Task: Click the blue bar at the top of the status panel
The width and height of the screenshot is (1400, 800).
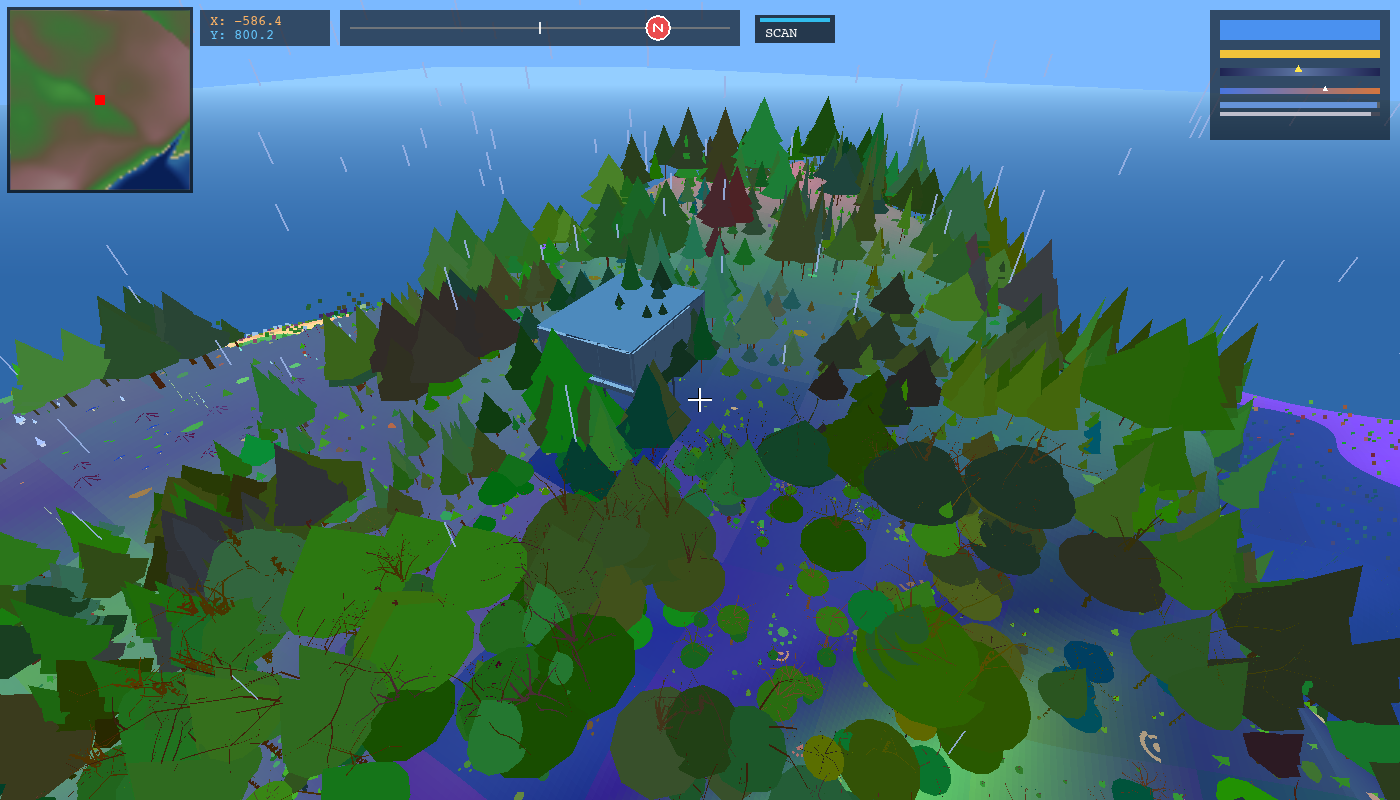Action: click(1299, 29)
